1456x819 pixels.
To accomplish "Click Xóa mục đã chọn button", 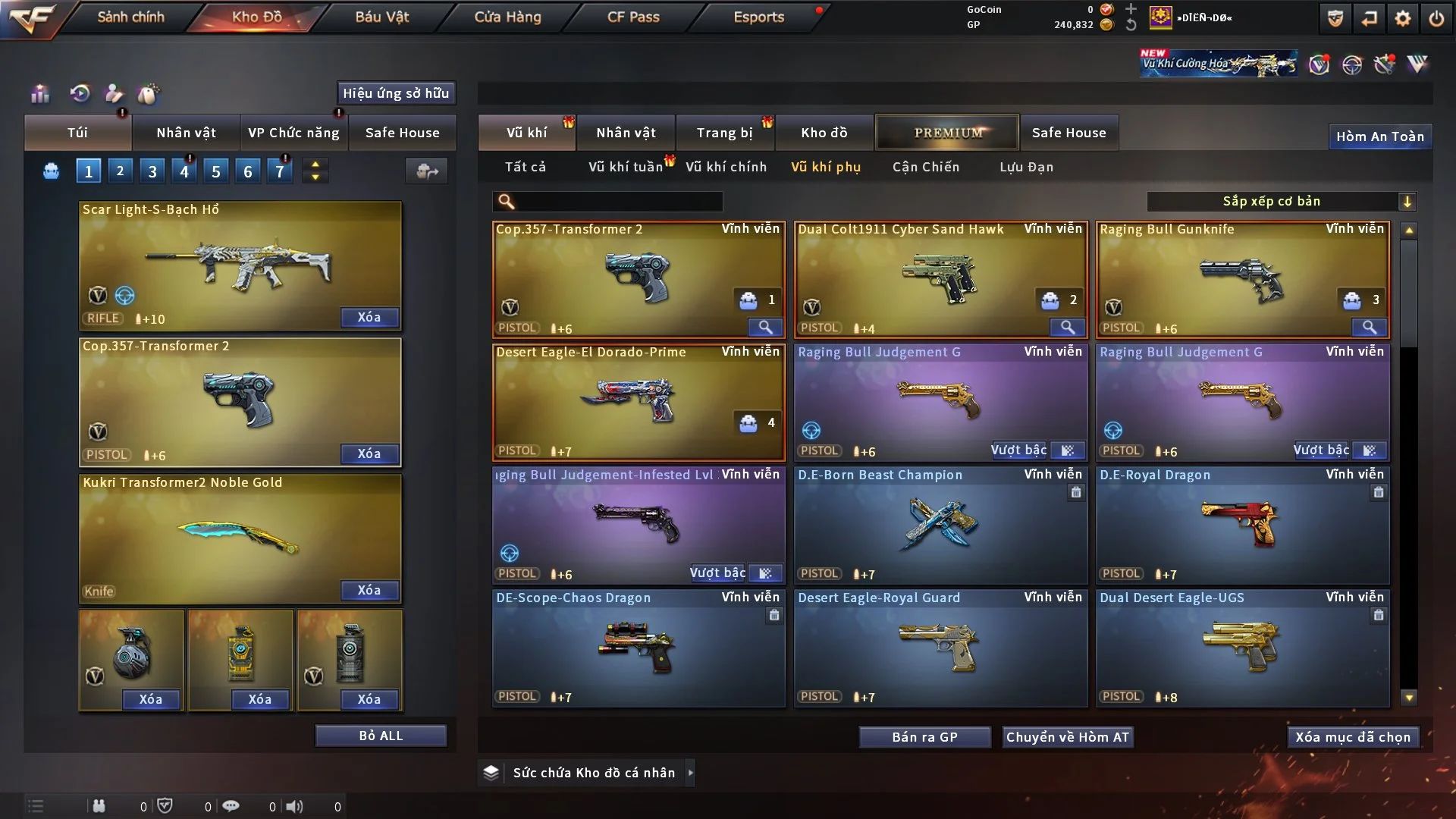I will coord(1353,737).
